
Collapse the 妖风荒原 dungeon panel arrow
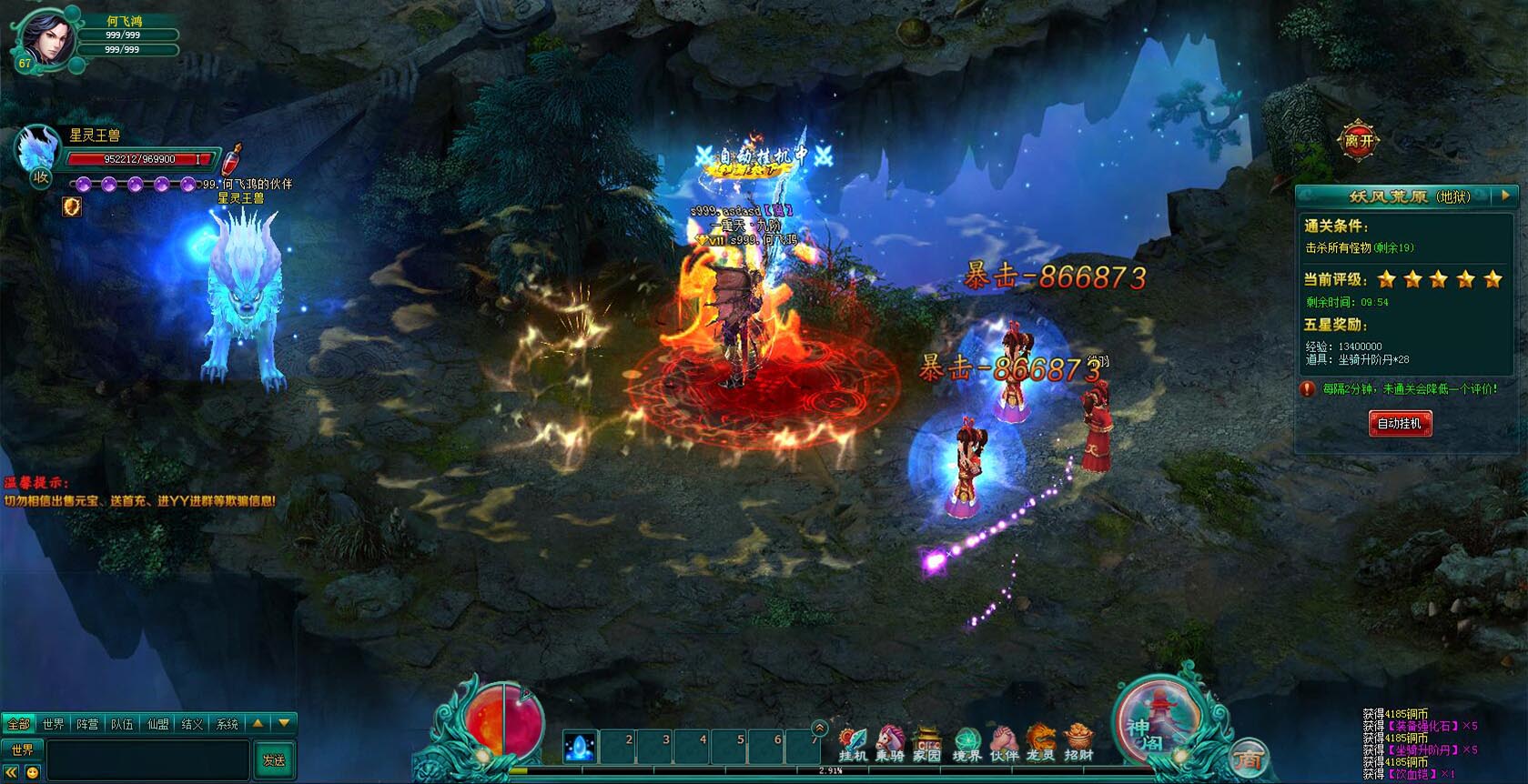(x=1505, y=195)
